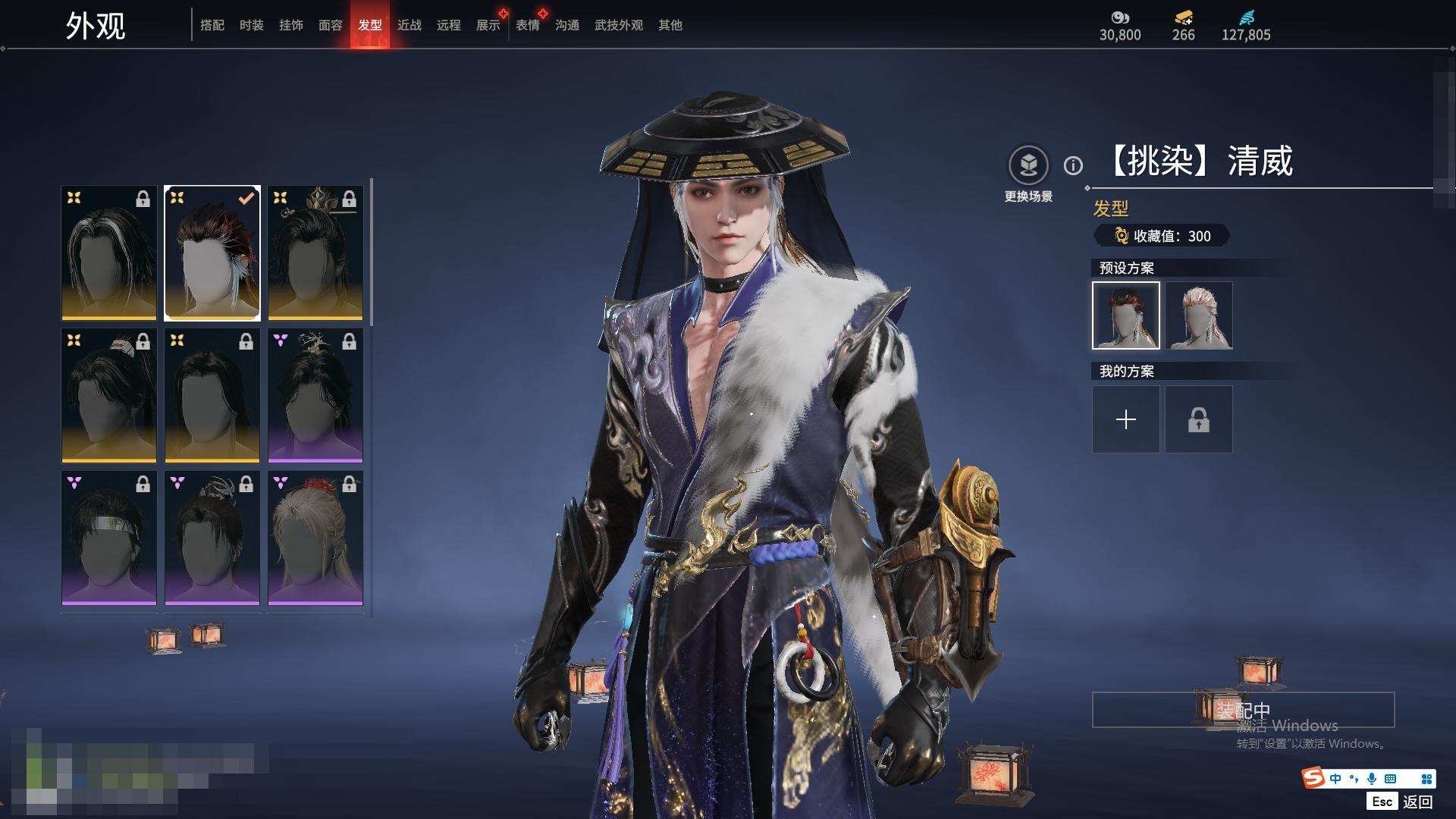Select the 武技外观 tab
The height and width of the screenshot is (819, 1456).
pyautogui.click(x=618, y=25)
